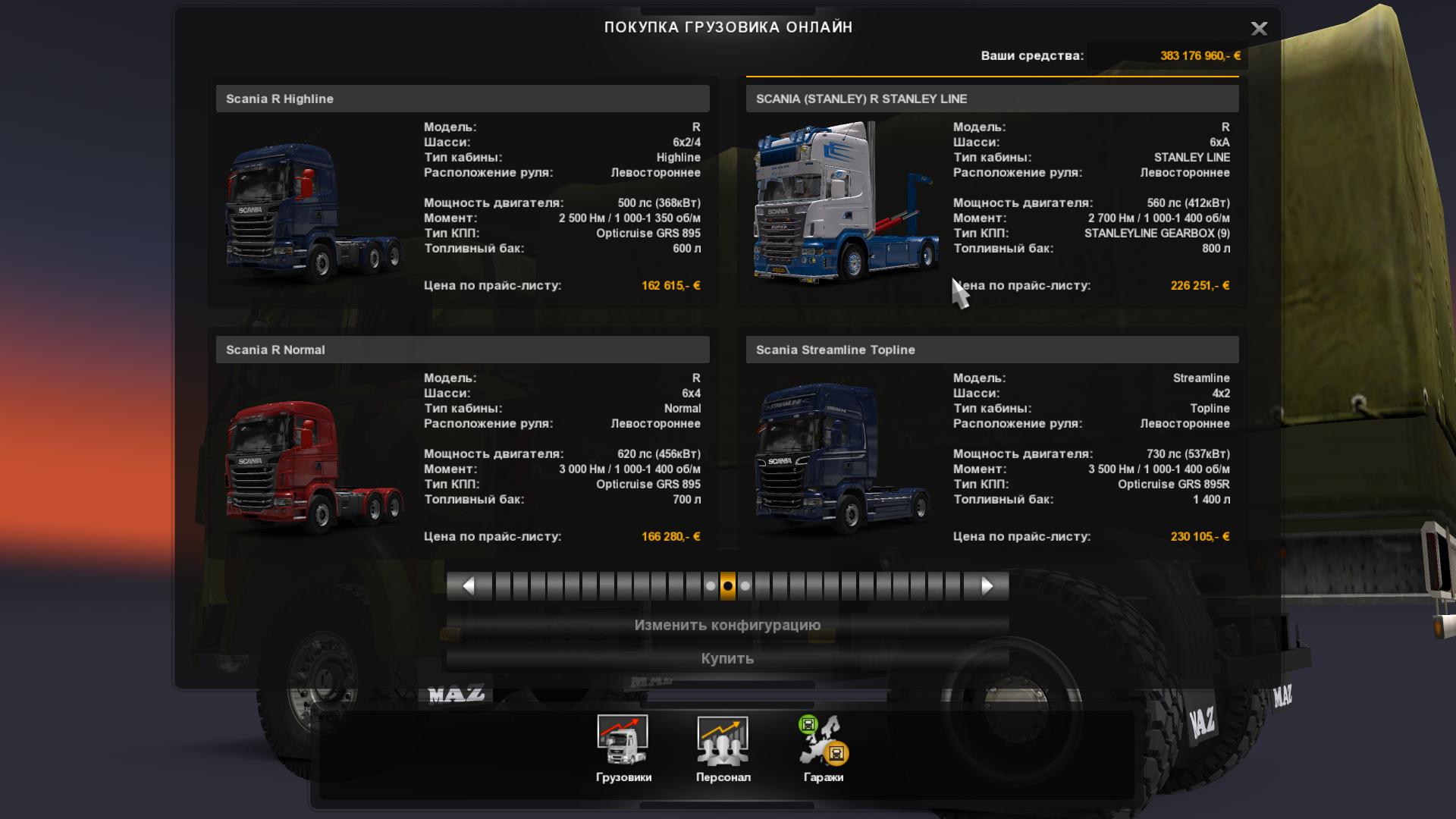1456x819 pixels.
Task: Go to the next page of trucks
Action: [987, 586]
